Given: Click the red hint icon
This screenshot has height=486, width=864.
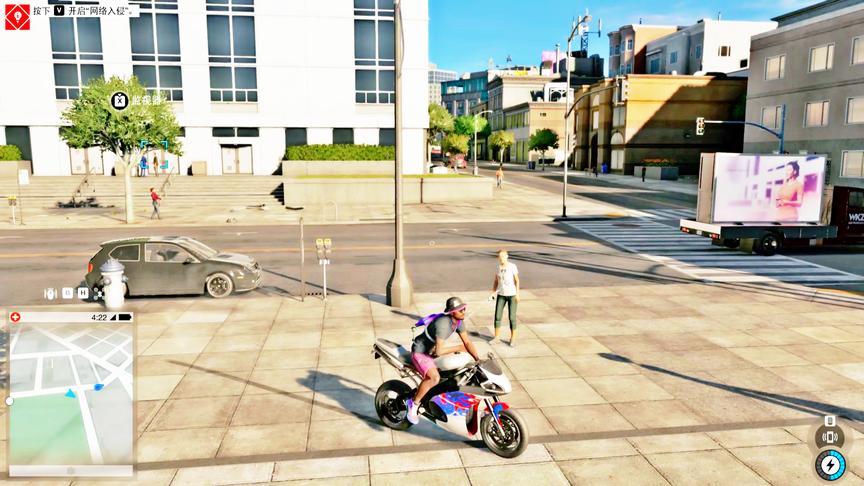Looking at the screenshot, I should point(17,16).
